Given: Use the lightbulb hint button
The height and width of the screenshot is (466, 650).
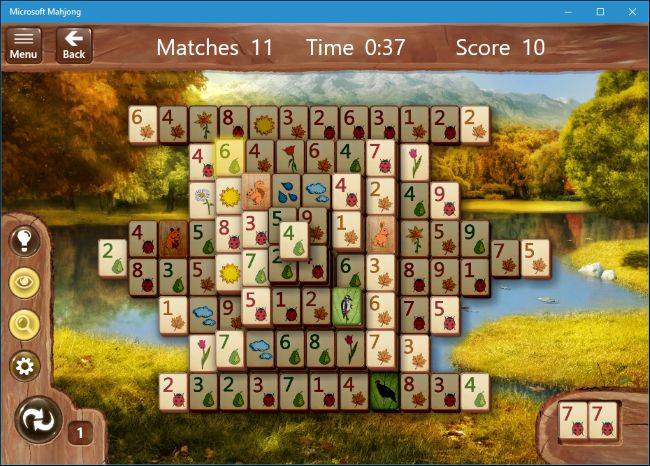Looking at the screenshot, I should click(24, 240).
